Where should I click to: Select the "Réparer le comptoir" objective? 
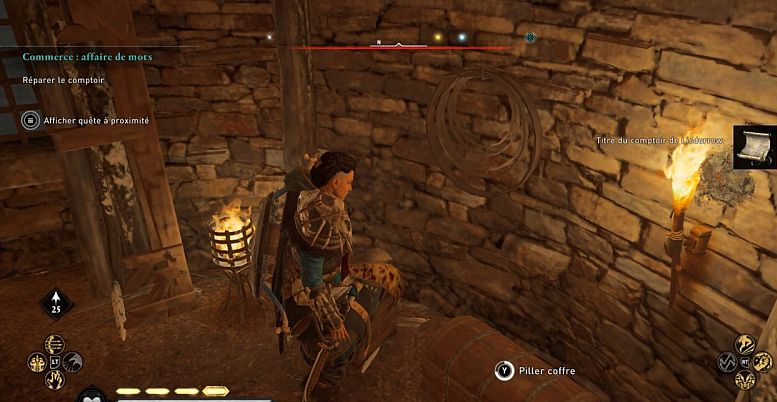pyautogui.click(x=66, y=78)
